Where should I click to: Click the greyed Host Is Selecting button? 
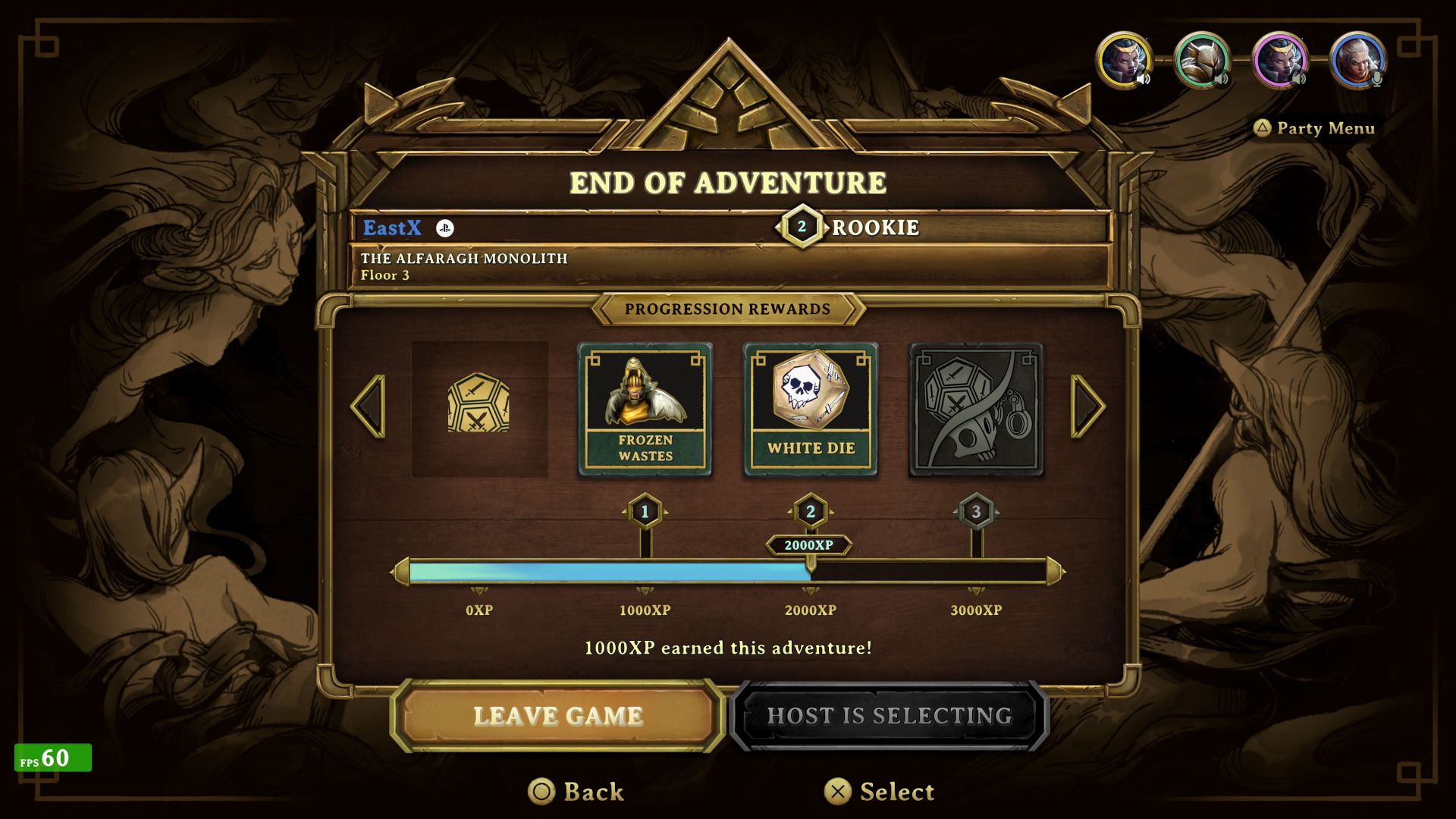coord(889,716)
